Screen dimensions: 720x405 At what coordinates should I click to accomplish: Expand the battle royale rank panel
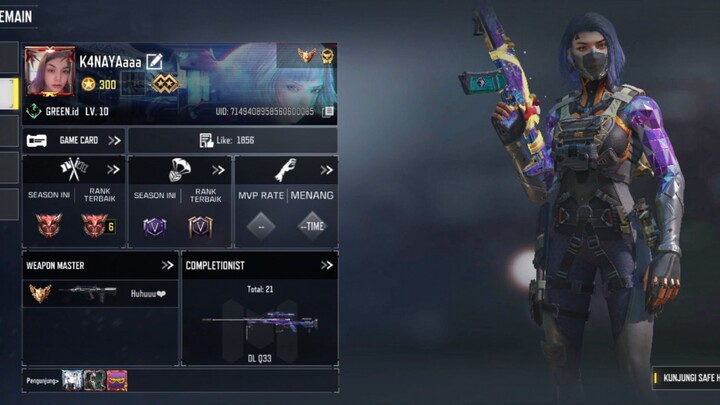coord(219,169)
